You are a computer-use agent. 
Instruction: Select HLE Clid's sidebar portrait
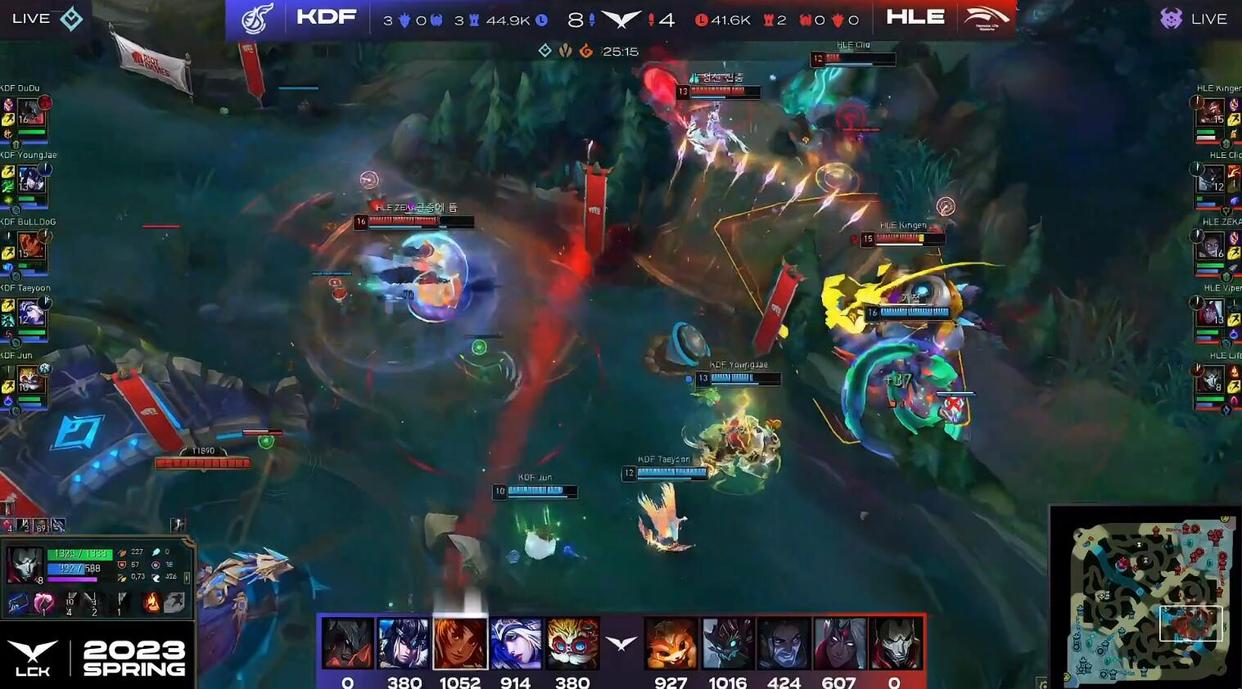pyautogui.click(x=1211, y=179)
